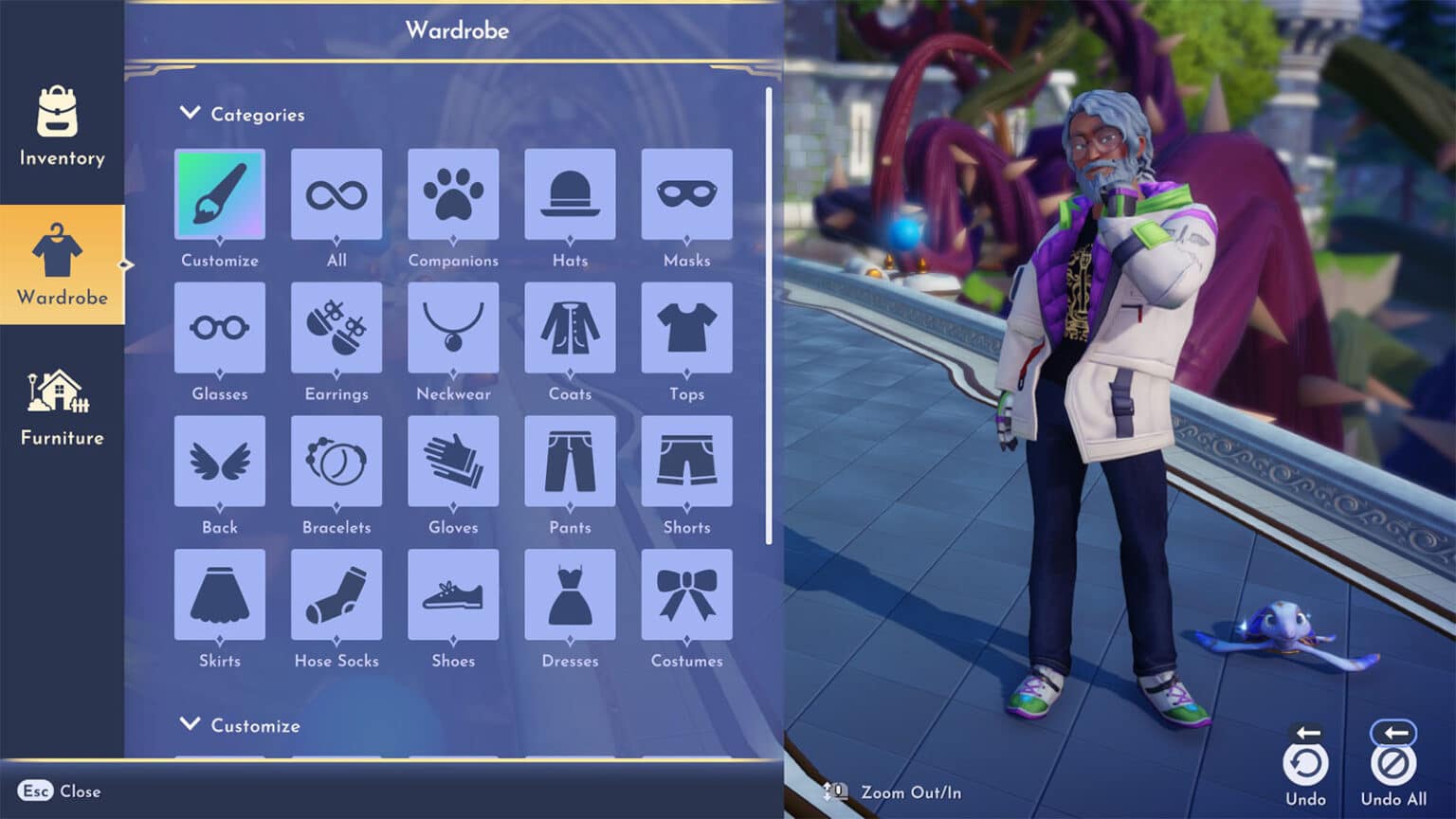1456x819 pixels.
Task: Select the Back wings category
Action: click(x=220, y=464)
